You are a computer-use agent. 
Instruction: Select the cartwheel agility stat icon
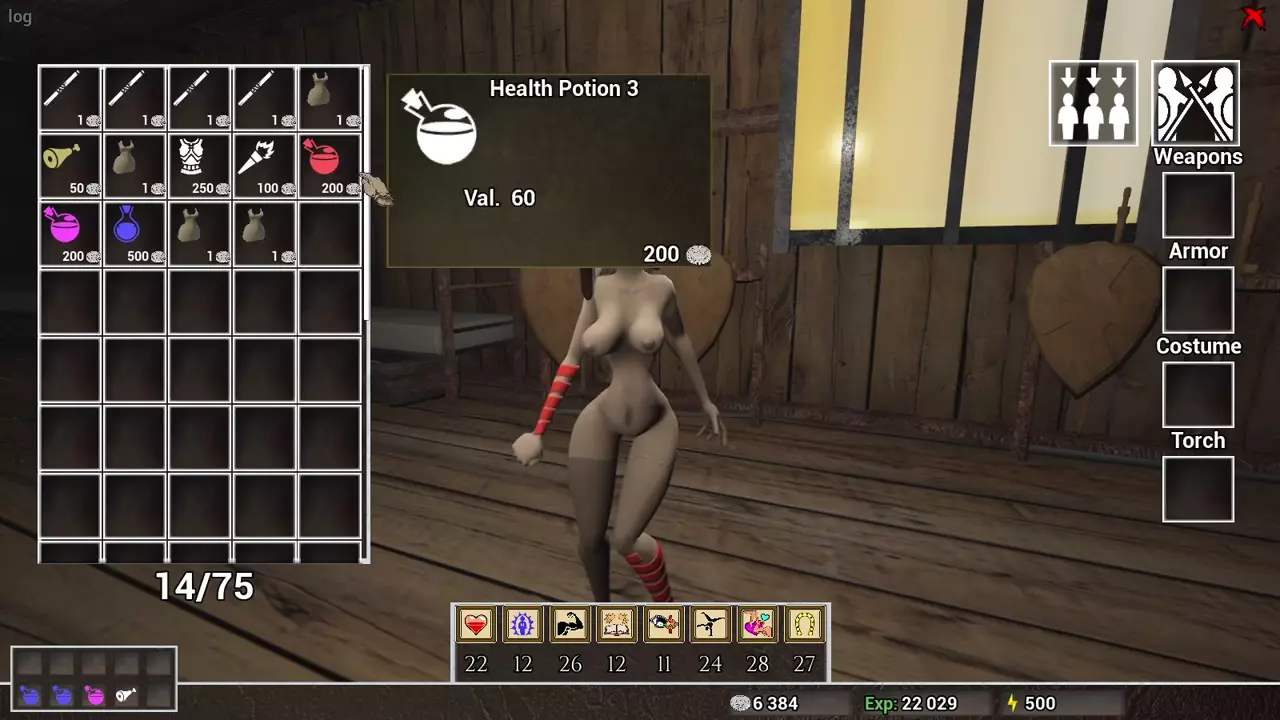tap(711, 625)
